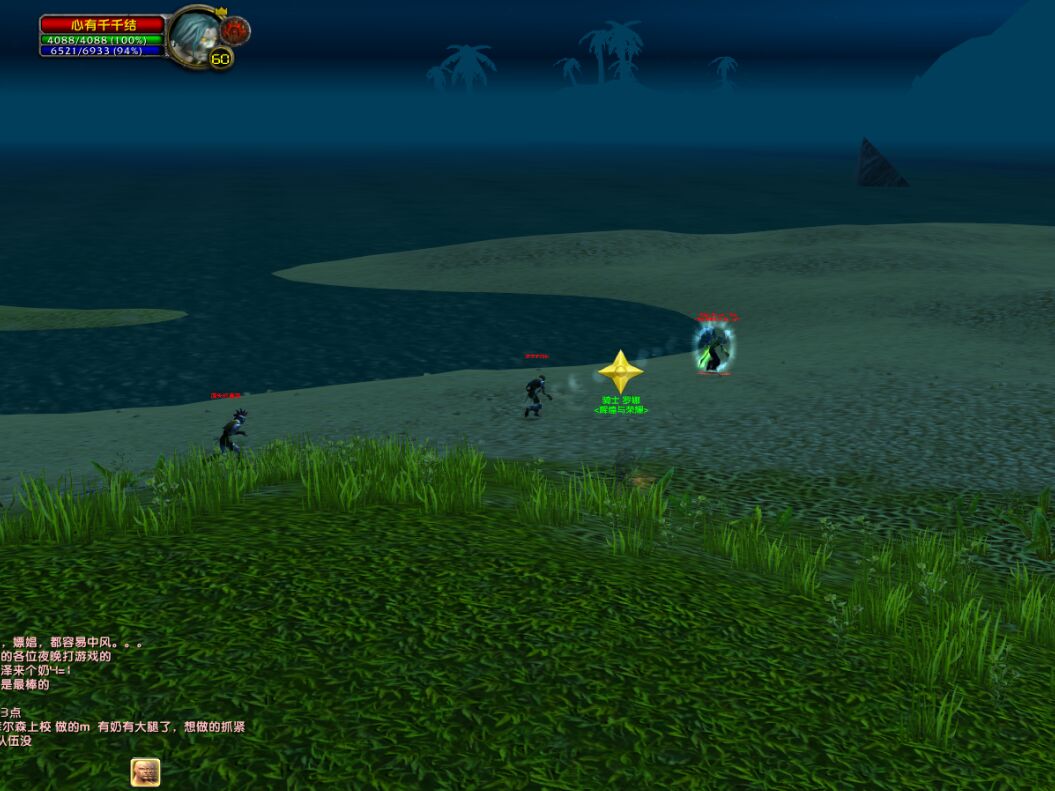This screenshot has height=791, width=1055.
Task: Click the red Horde PvP emblem
Action: point(235,30)
